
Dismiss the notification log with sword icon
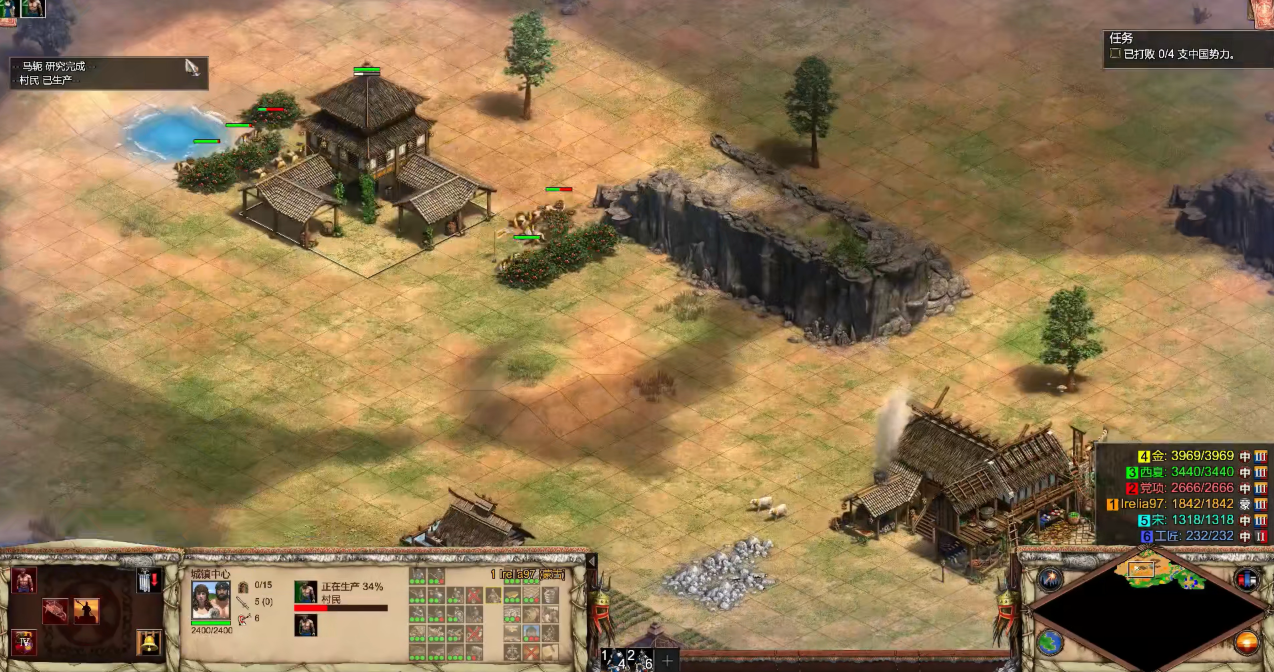[x=193, y=68]
